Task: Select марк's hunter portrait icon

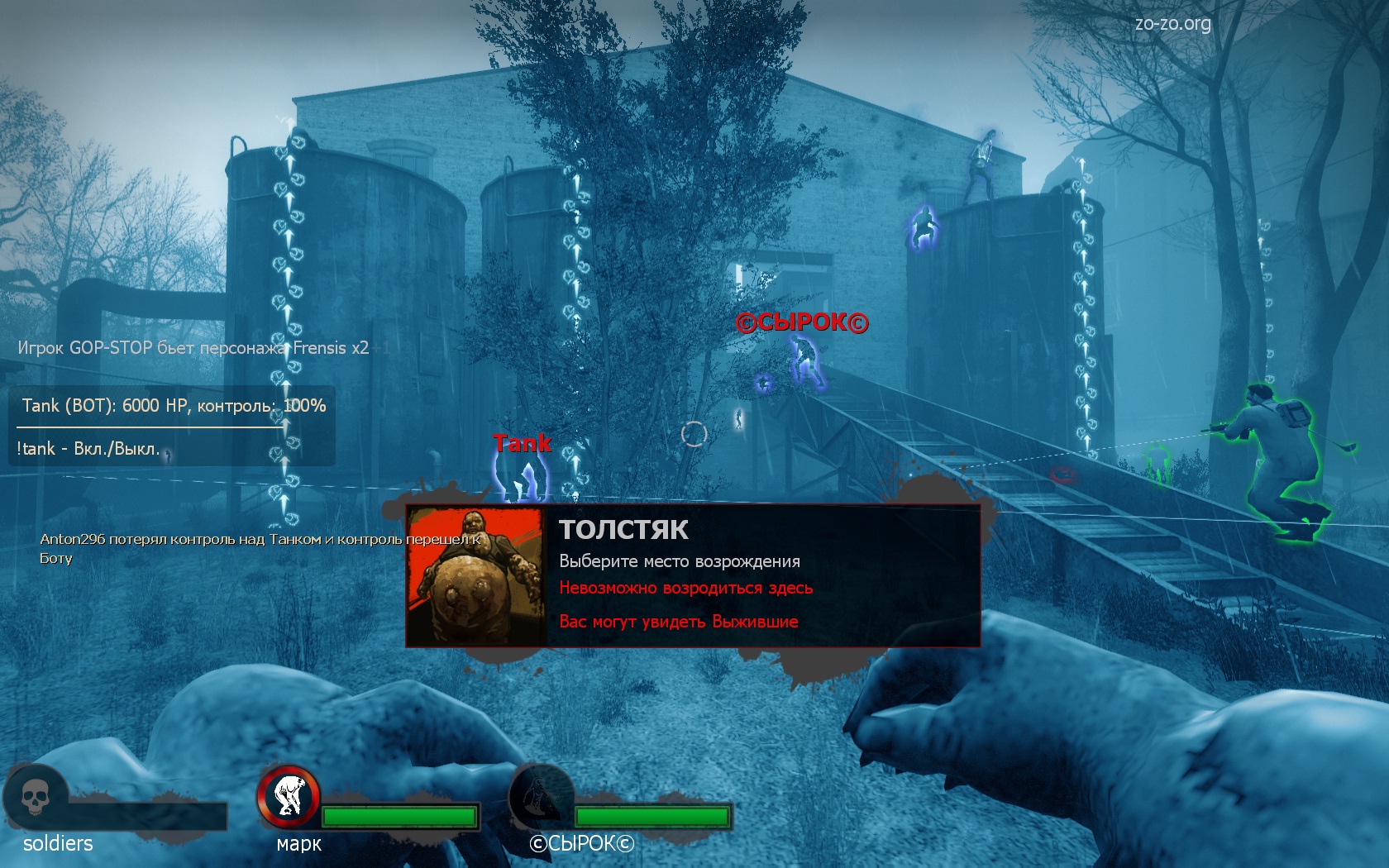Action: pos(289,796)
